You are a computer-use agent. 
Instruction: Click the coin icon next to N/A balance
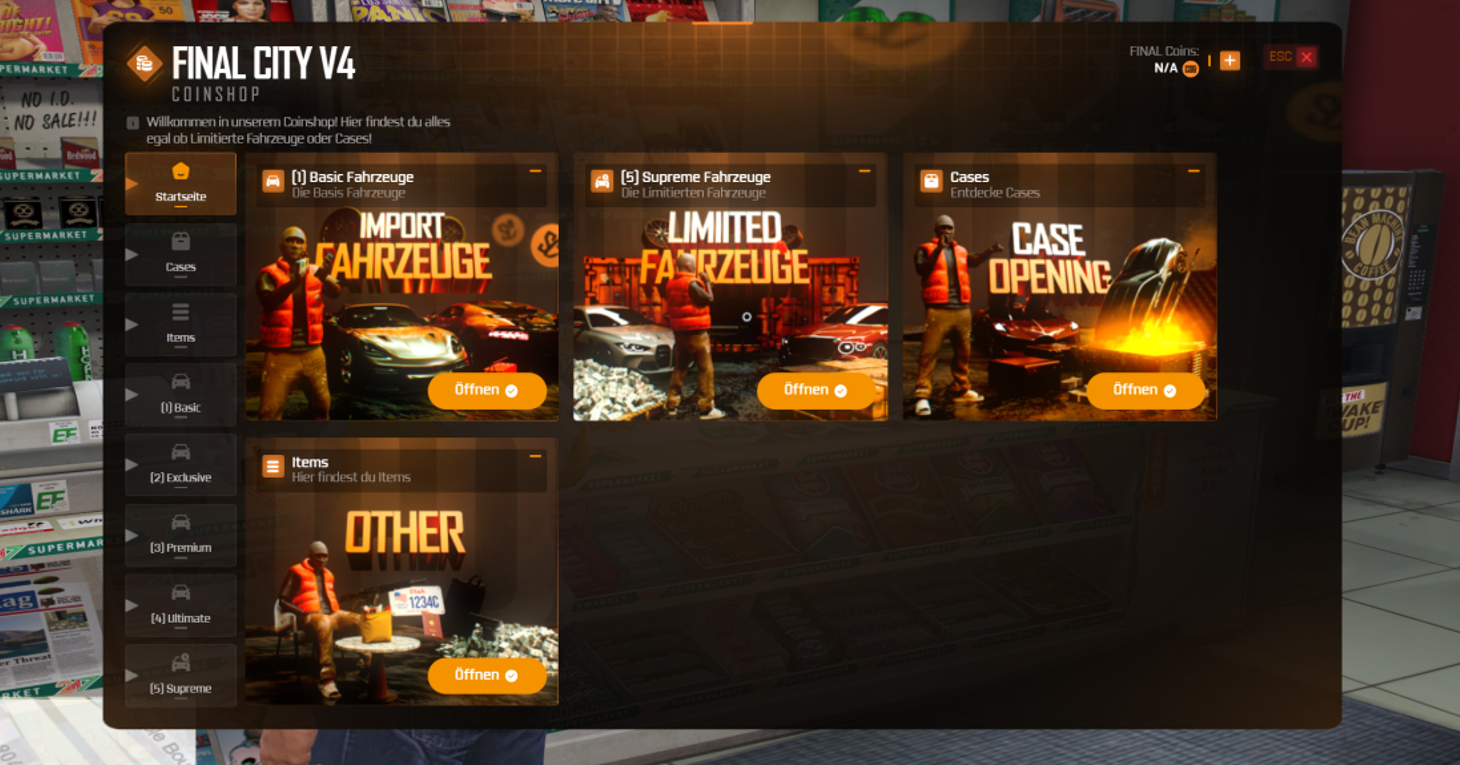pyautogui.click(x=1189, y=69)
